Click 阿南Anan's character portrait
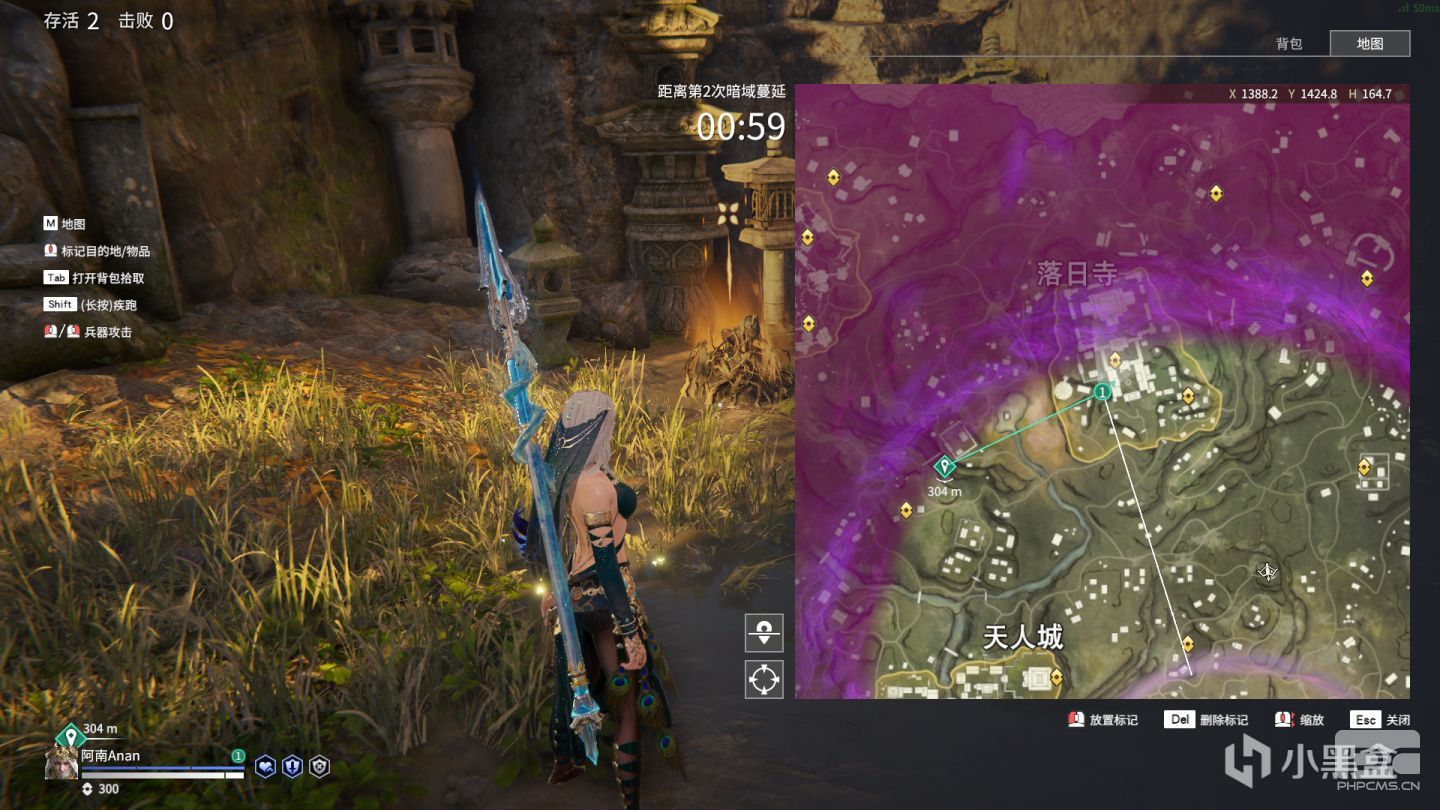 pyautogui.click(x=62, y=765)
